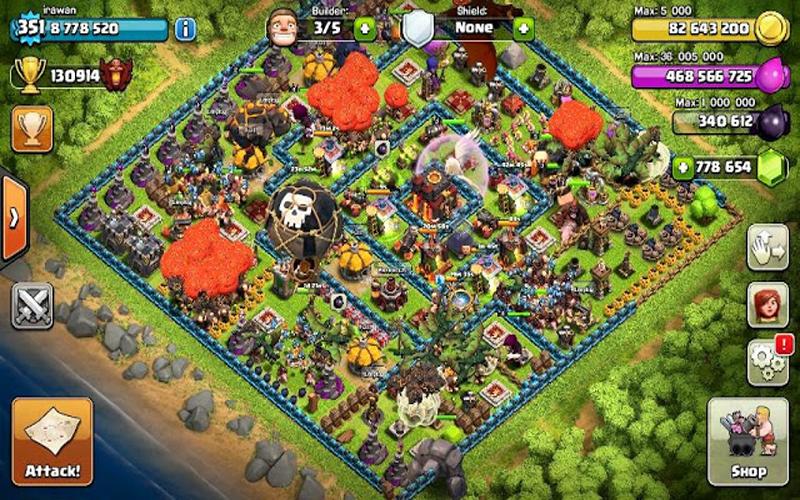Open the red-haired villager profile button
This screenshot has width=800, height=500.
tap(768, 304)
